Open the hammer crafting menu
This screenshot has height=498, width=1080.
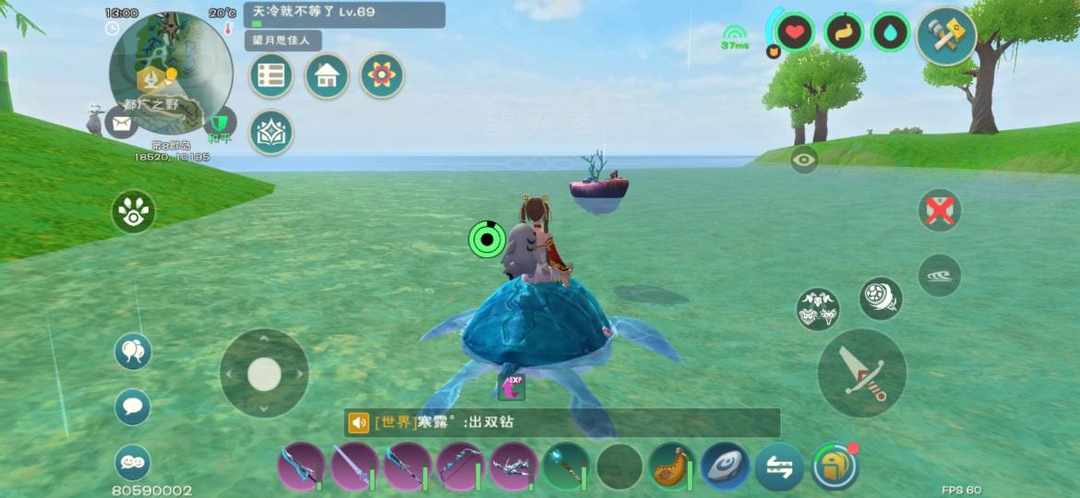point(946,36)
